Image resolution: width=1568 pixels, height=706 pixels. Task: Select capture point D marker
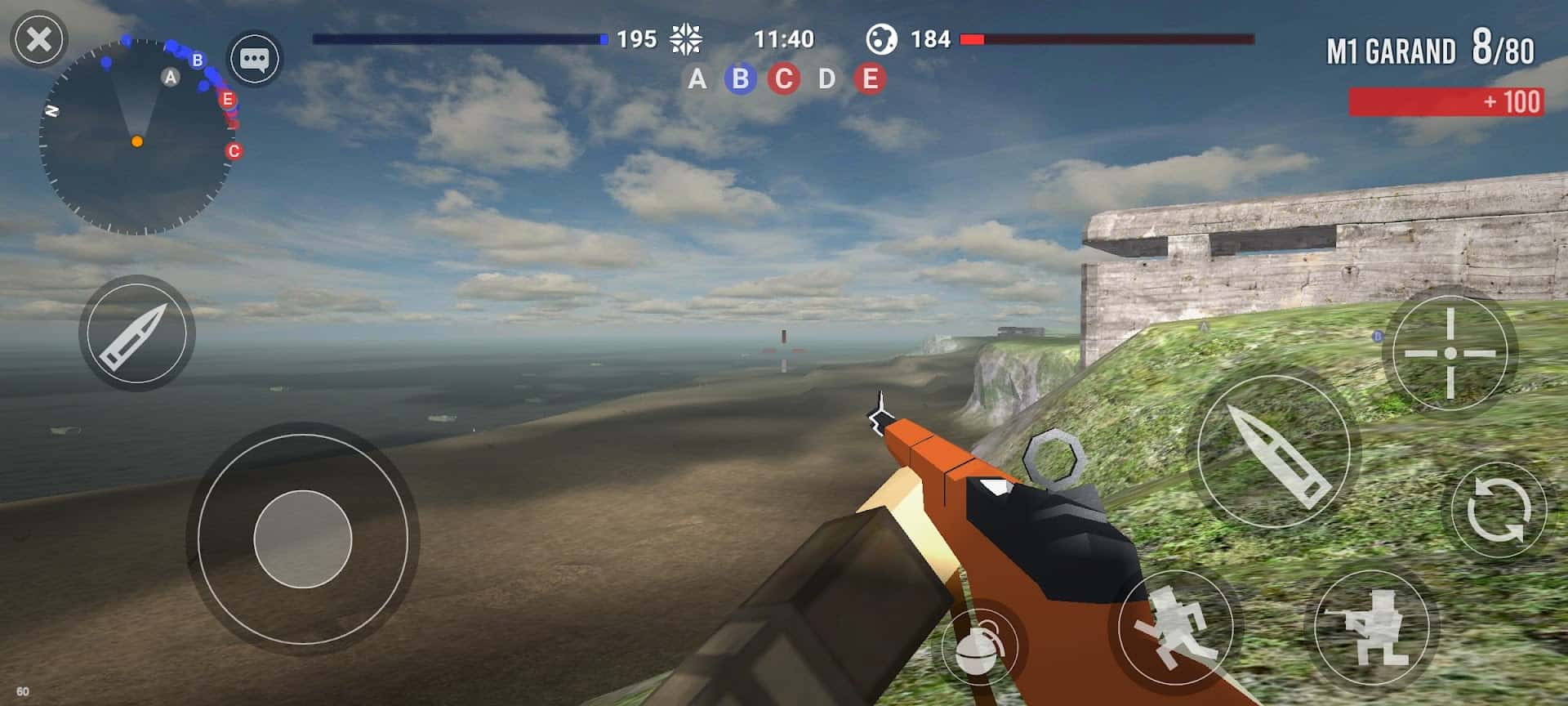coord(826,79)
